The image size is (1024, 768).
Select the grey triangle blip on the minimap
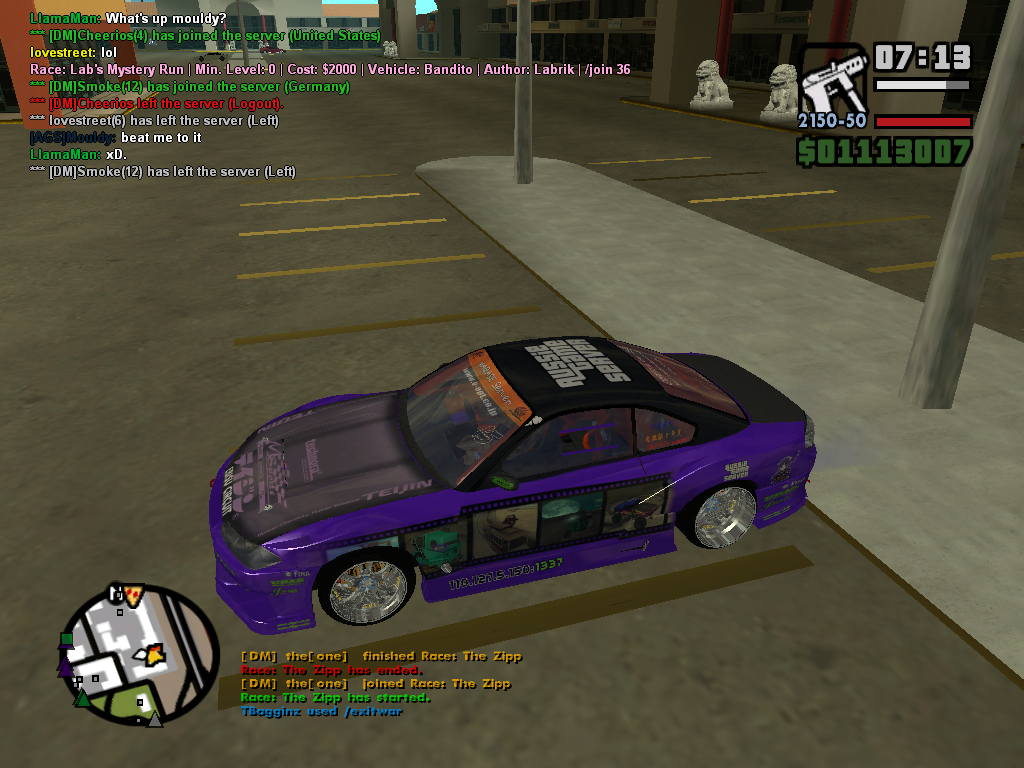pyautogui.click(x=154, y=717)
